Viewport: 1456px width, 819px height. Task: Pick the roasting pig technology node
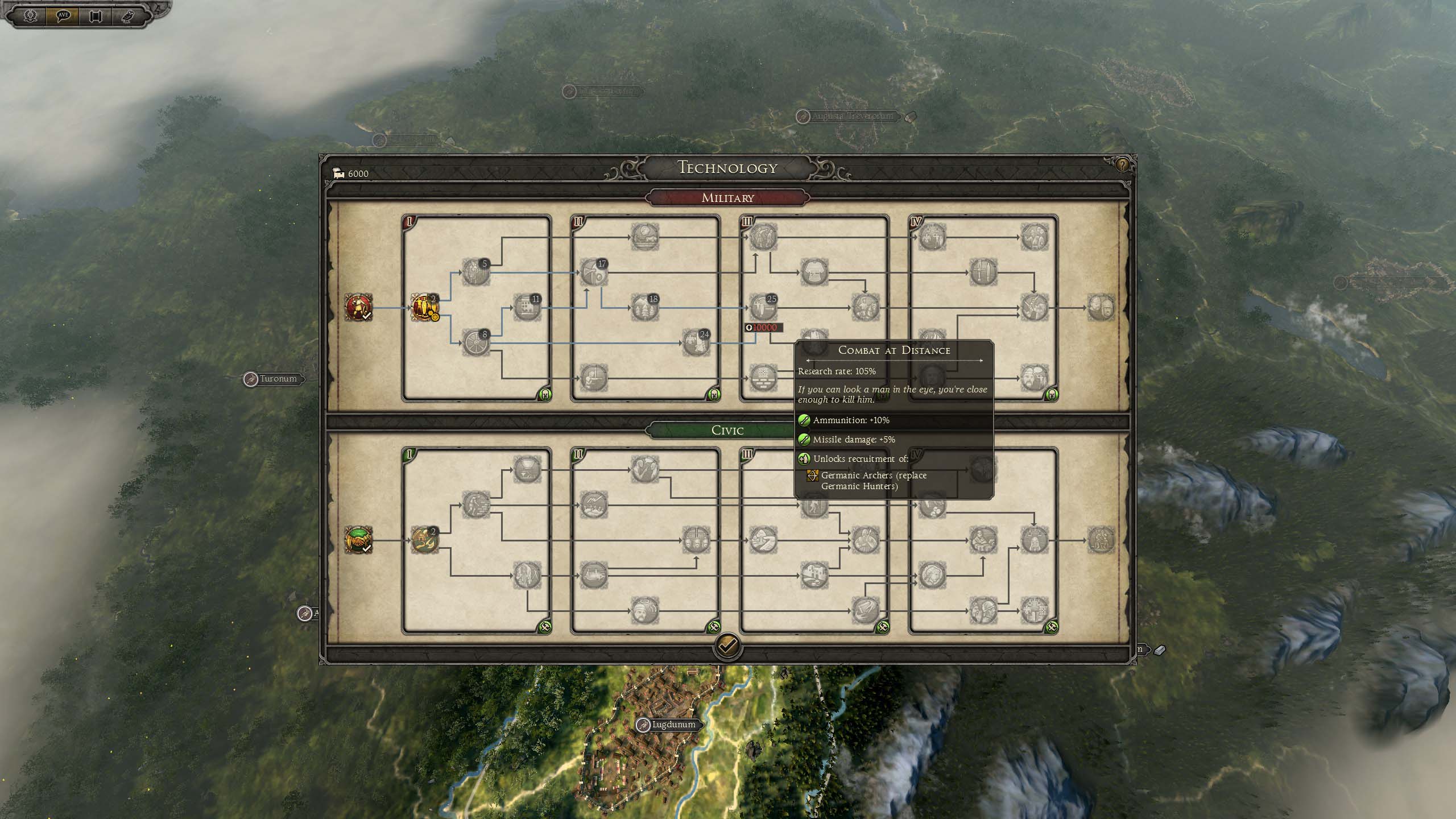593,575
